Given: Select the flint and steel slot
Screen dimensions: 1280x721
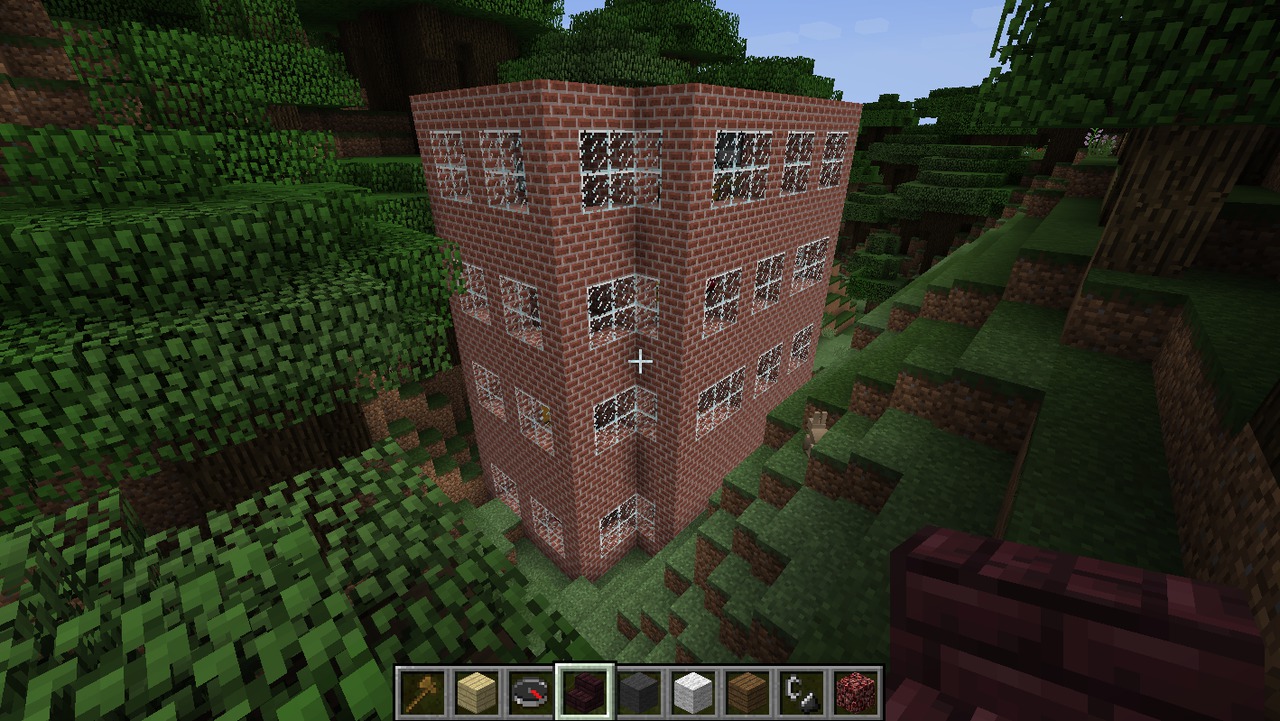Looking at the screenshot, I should [x=801, y=692].
